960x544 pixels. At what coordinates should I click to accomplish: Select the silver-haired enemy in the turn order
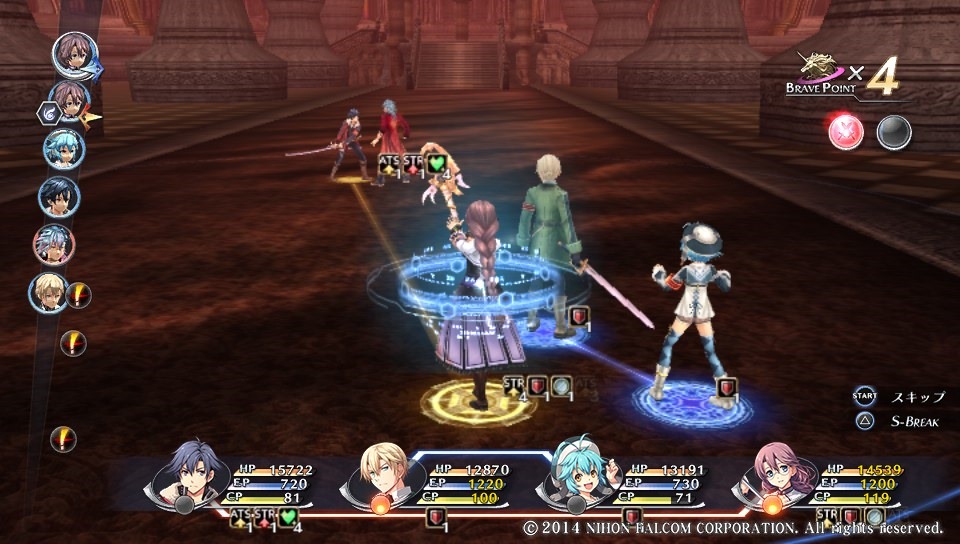coord(53,243)
